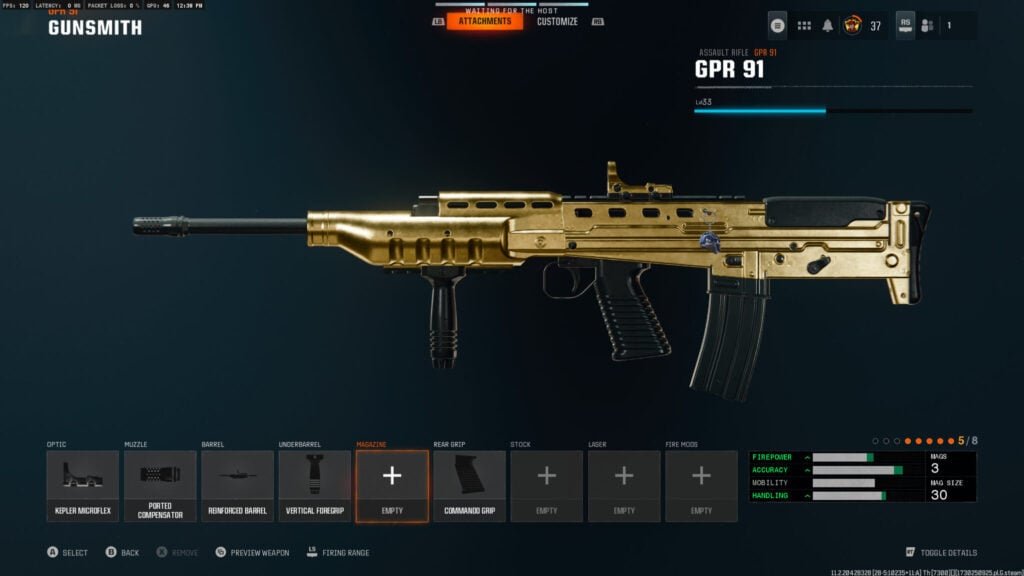Open the Customize tab

(557, 21)
